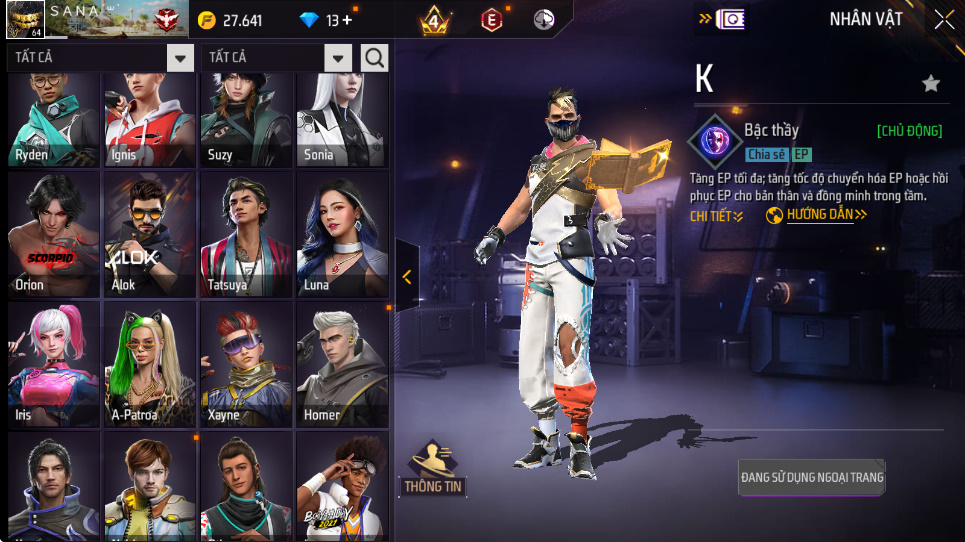
Task: Select the Xayne character tile
Action: (247, 365)
